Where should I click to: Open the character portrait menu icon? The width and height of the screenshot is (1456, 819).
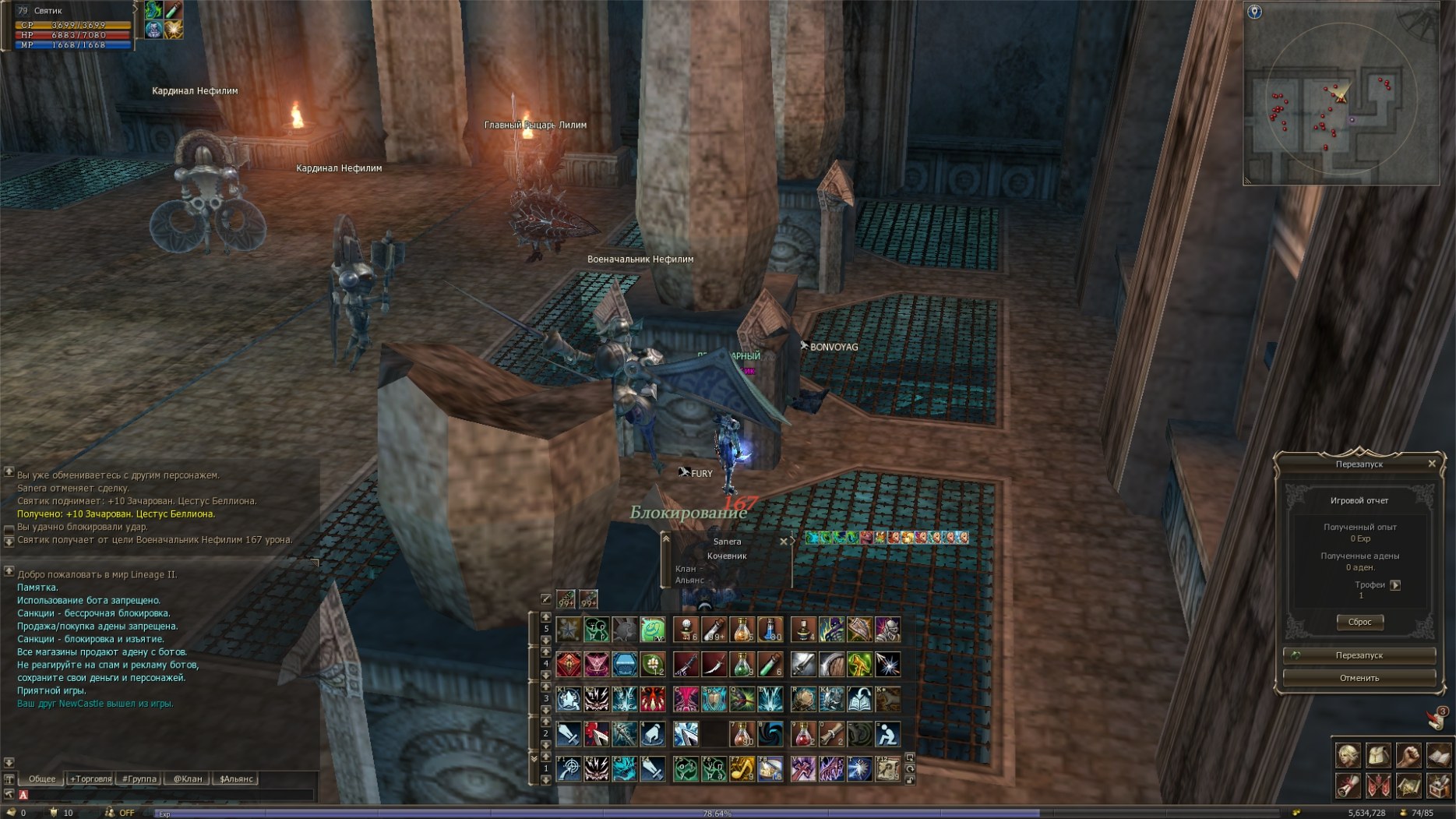(x=1348, y=755)
